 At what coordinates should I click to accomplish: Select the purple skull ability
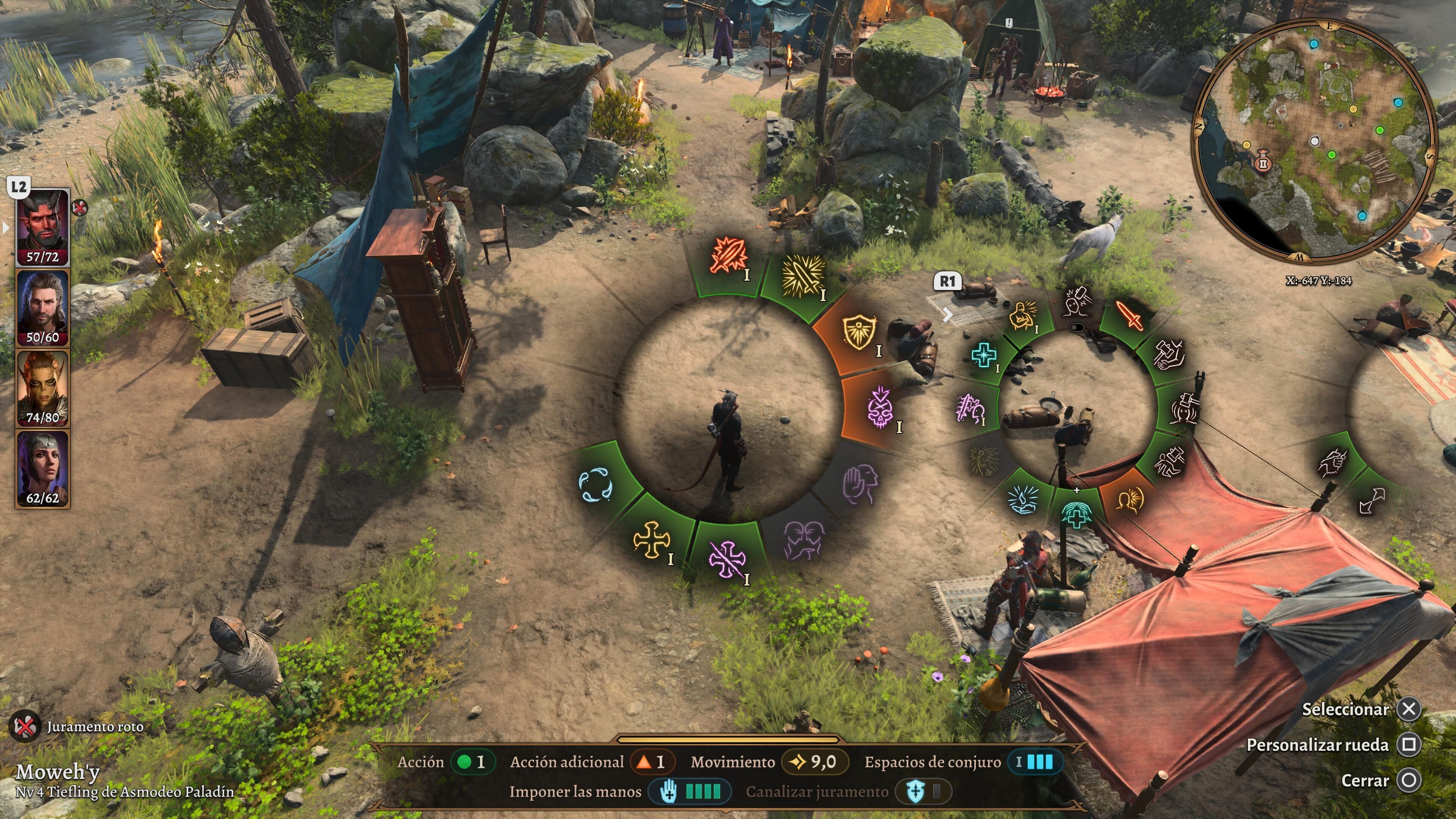(x=880, y=406)
